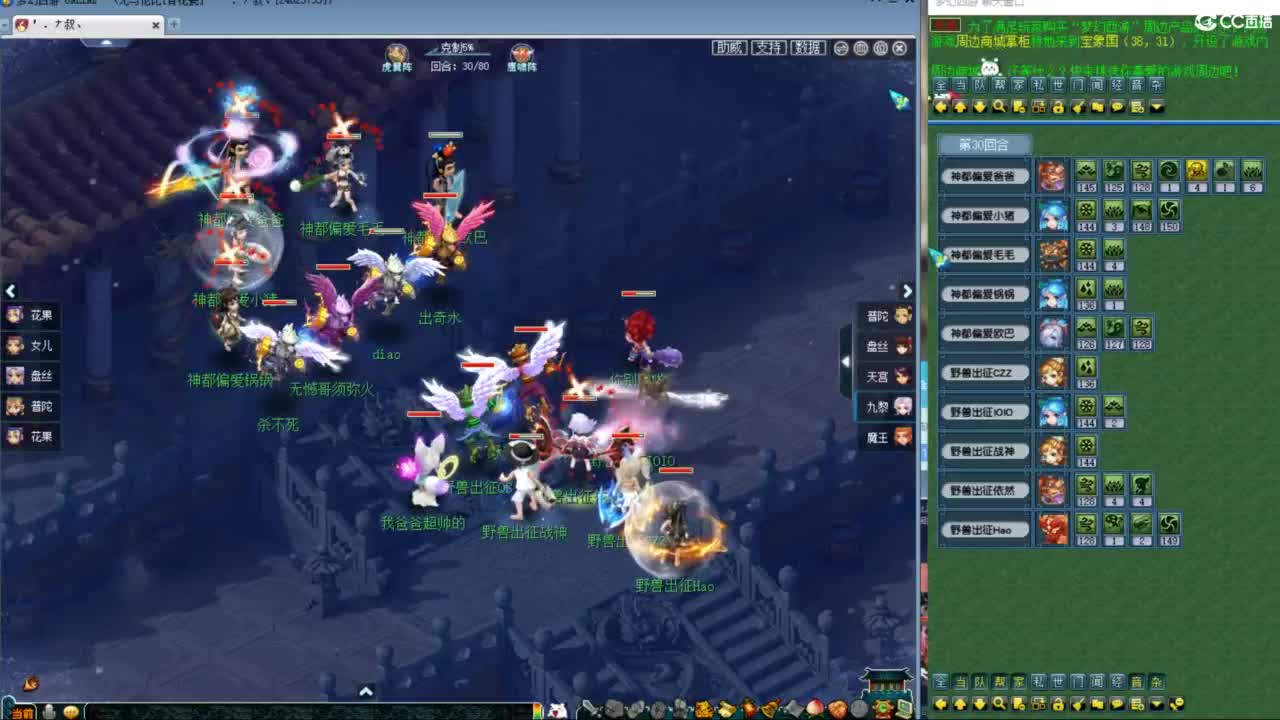Click the avatar thumbnail of 神都偏爱爸爸
This screenshot has height=720, width=1280.
[x=1053, y=176]
